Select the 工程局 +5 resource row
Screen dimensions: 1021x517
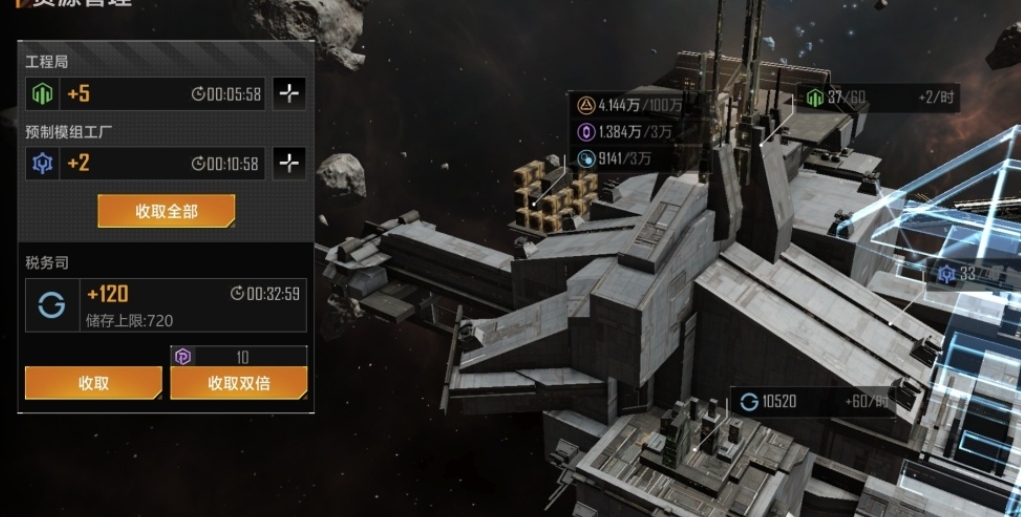[x=146, y=94]
